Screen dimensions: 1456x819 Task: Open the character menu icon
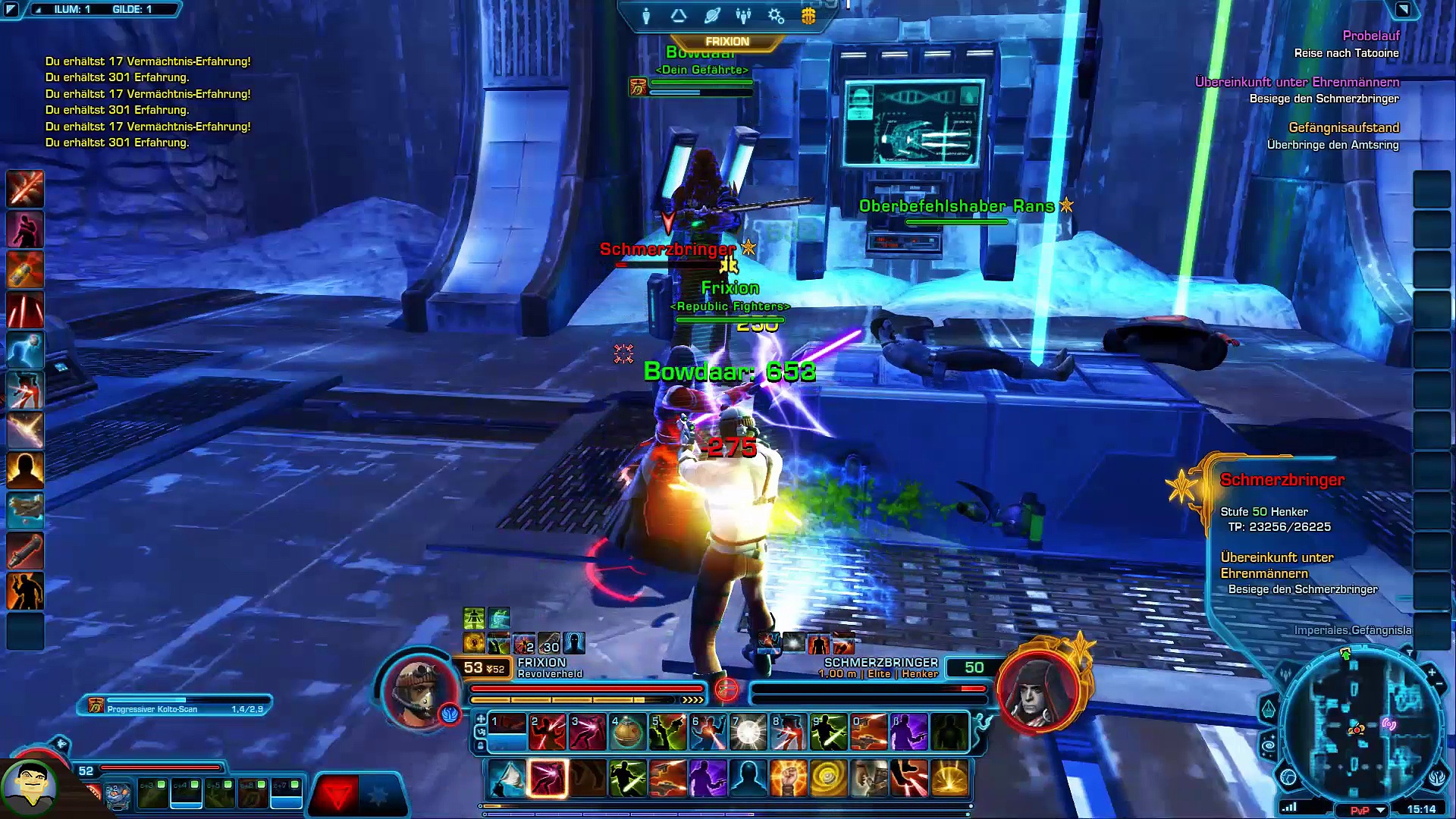[x=646, y=16]
